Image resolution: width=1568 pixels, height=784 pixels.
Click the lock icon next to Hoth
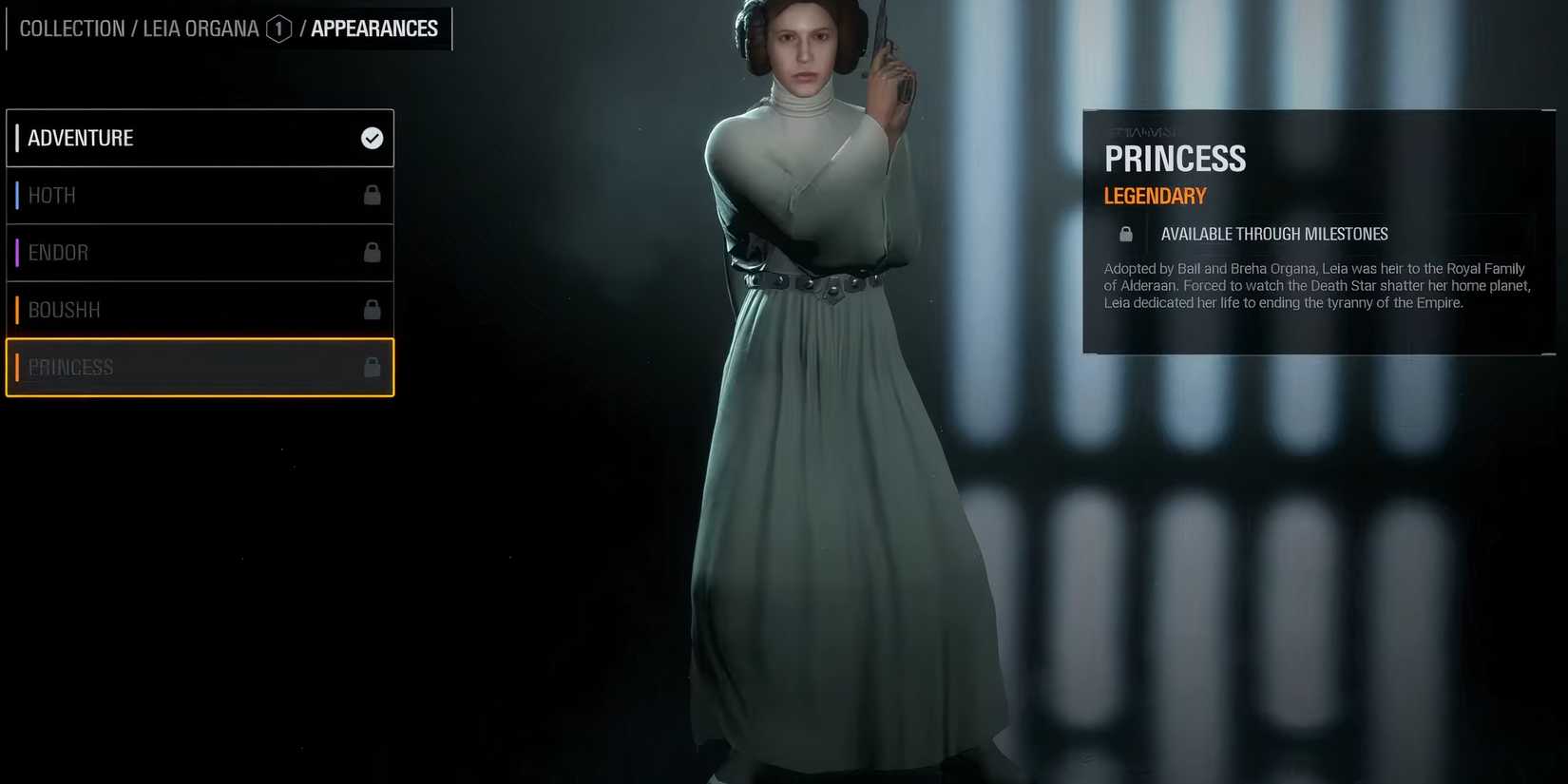coord(371,195)
